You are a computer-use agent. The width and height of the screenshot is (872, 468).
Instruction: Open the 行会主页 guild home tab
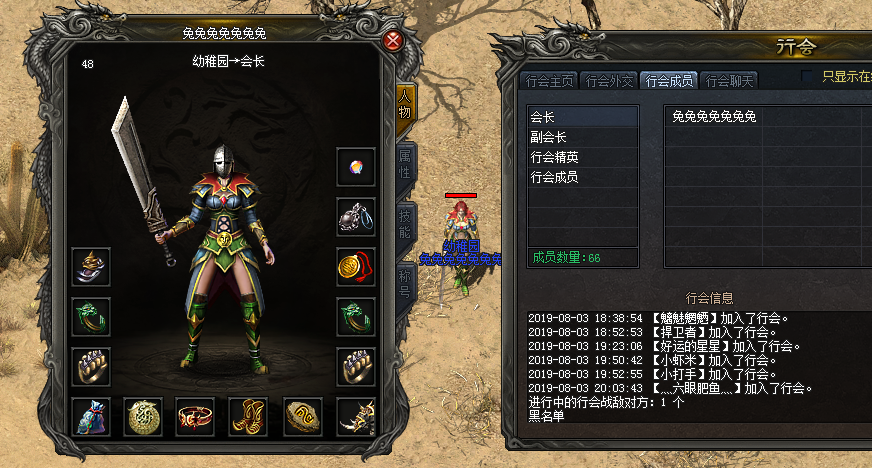pos(550,81)
